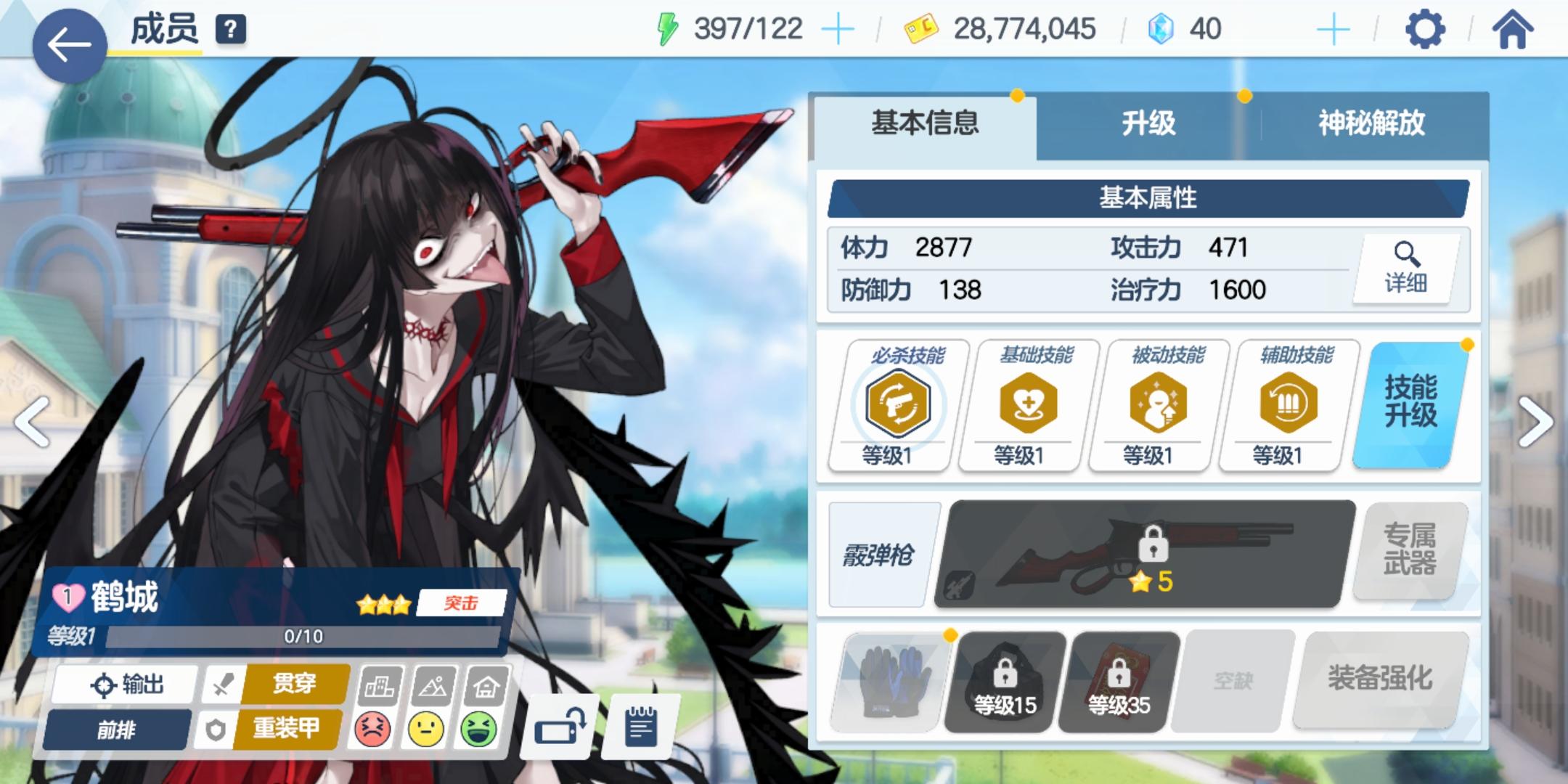
Task: Tap the plus to buy energy
Action: point(839,29)
